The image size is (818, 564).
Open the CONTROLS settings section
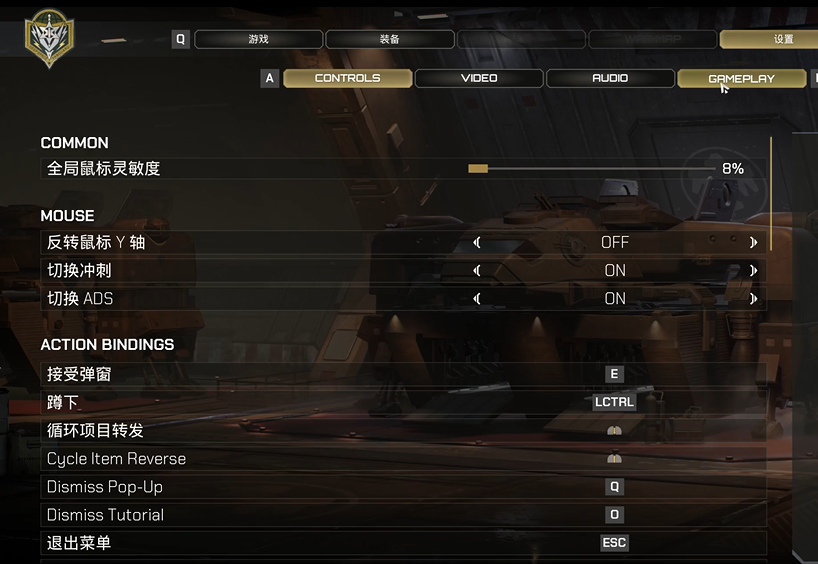(x=347, y=78)
